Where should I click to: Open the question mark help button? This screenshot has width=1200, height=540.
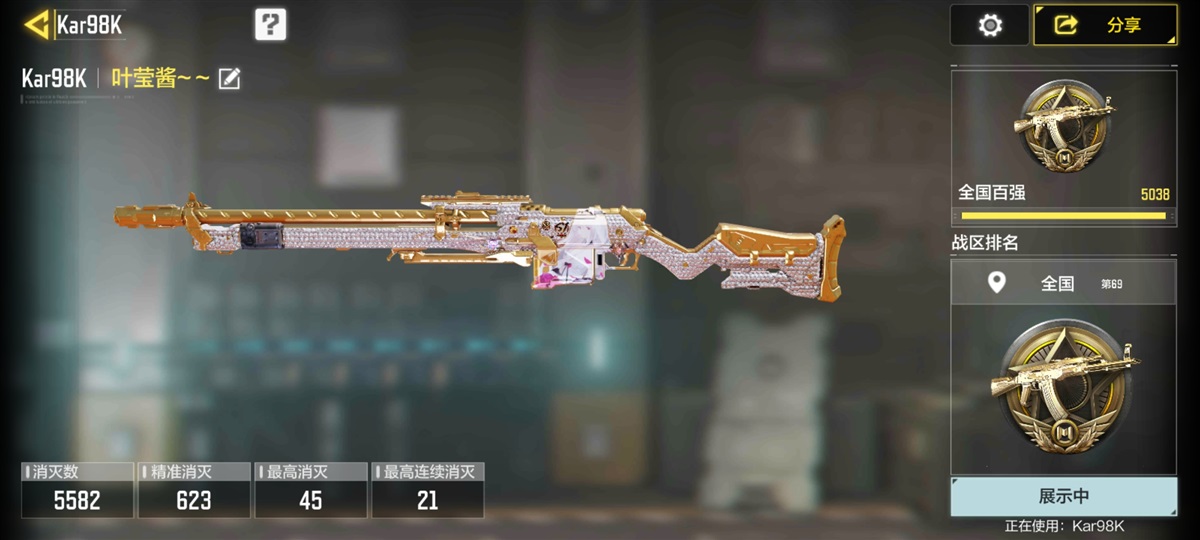270,24
